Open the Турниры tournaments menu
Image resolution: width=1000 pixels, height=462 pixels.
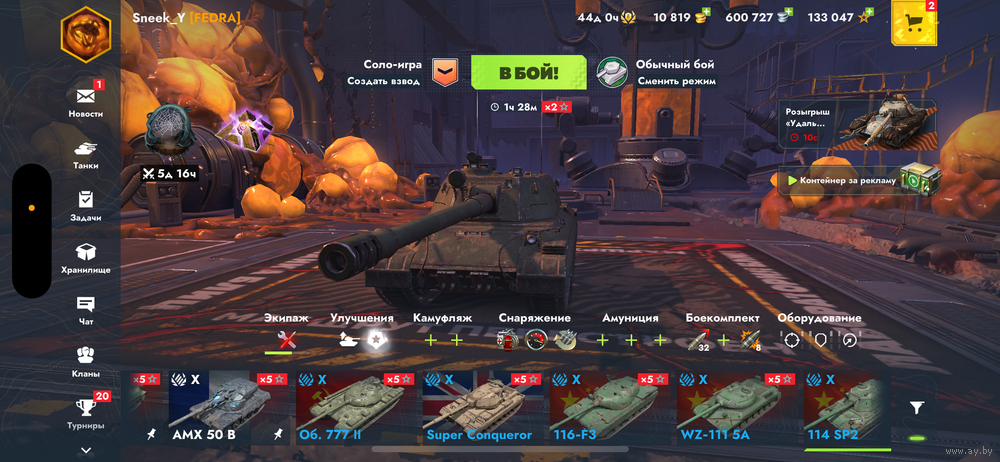86,412
